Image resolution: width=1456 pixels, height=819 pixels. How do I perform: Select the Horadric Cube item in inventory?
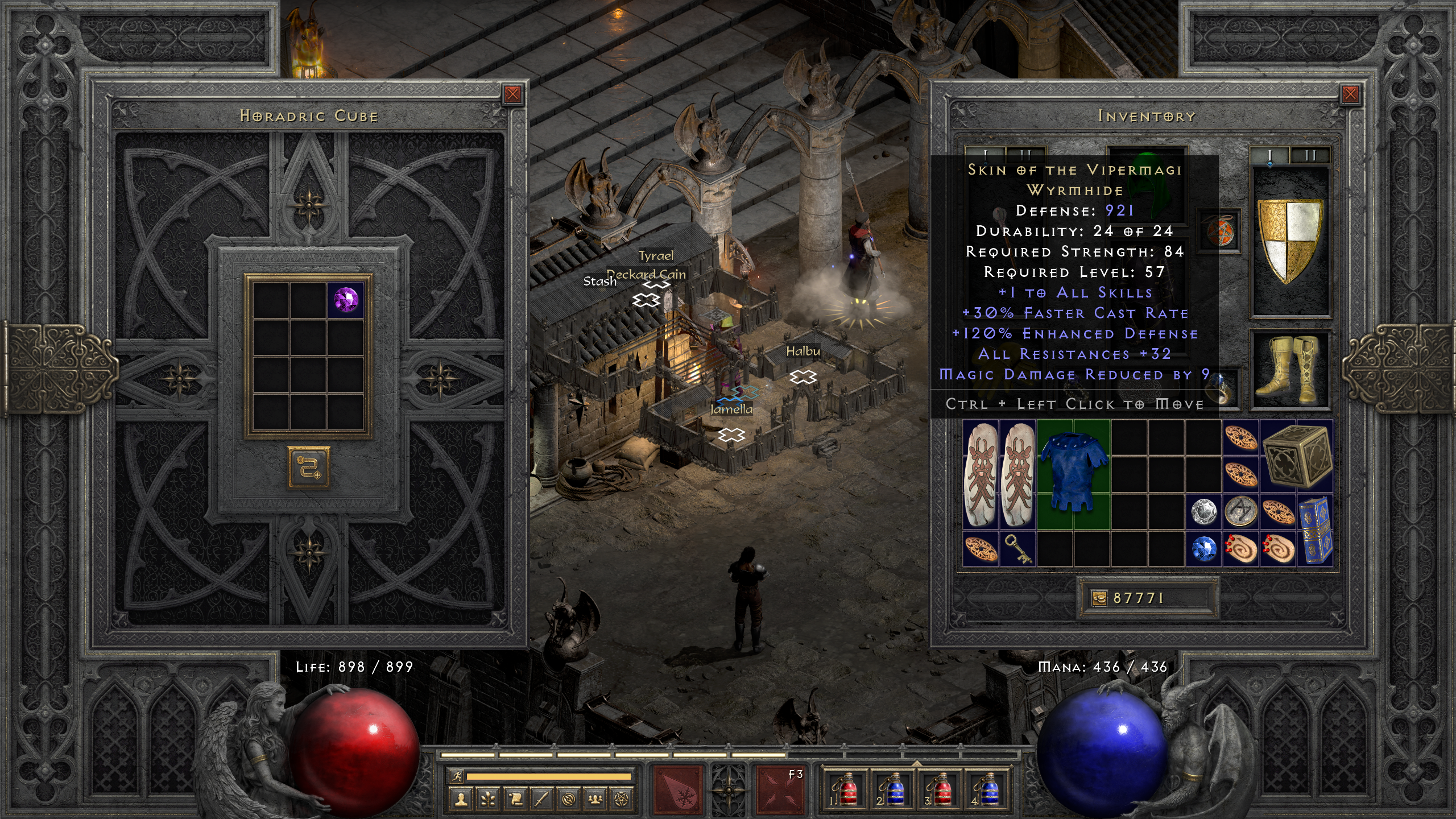[1297, 456]
